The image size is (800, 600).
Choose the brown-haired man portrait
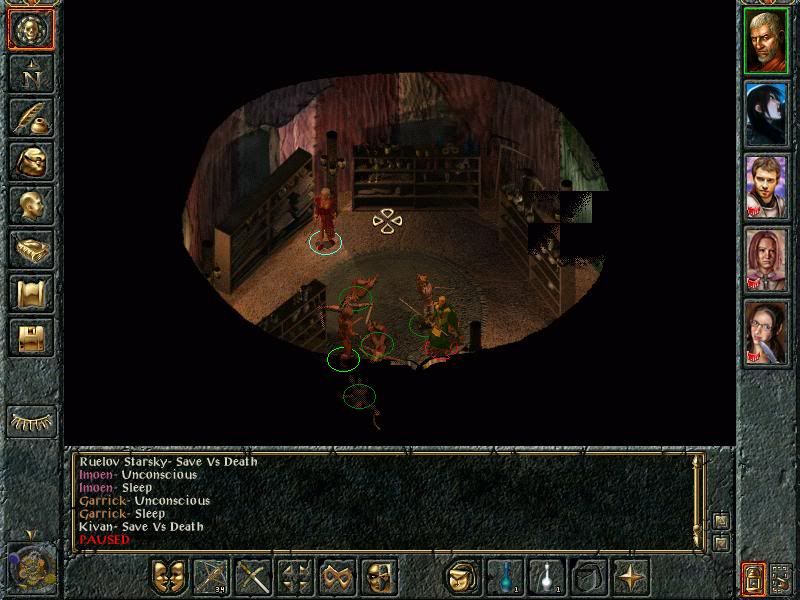767,185
